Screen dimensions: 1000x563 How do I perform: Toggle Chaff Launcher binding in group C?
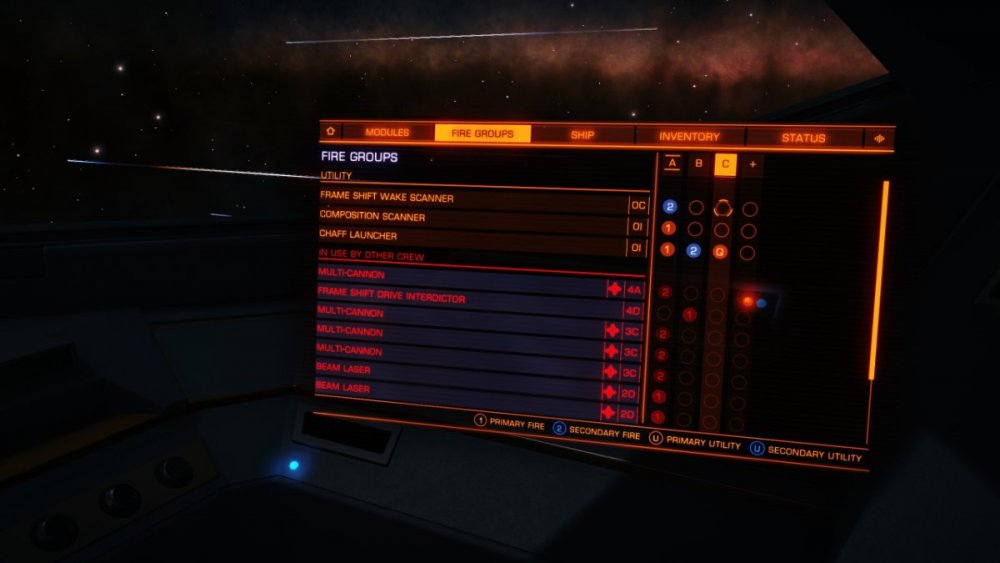[720, 251]
